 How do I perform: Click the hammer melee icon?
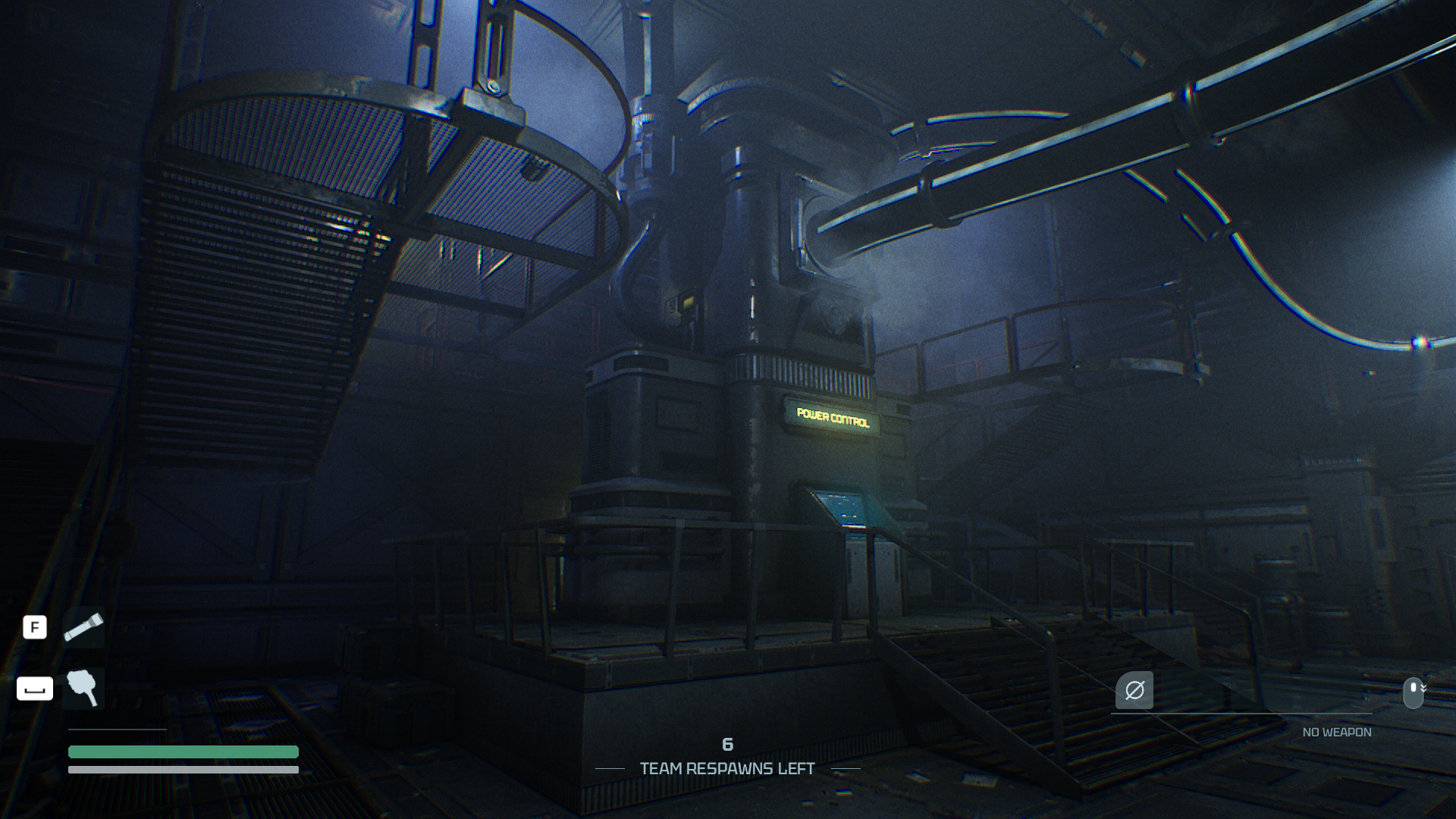pos(83,688)
